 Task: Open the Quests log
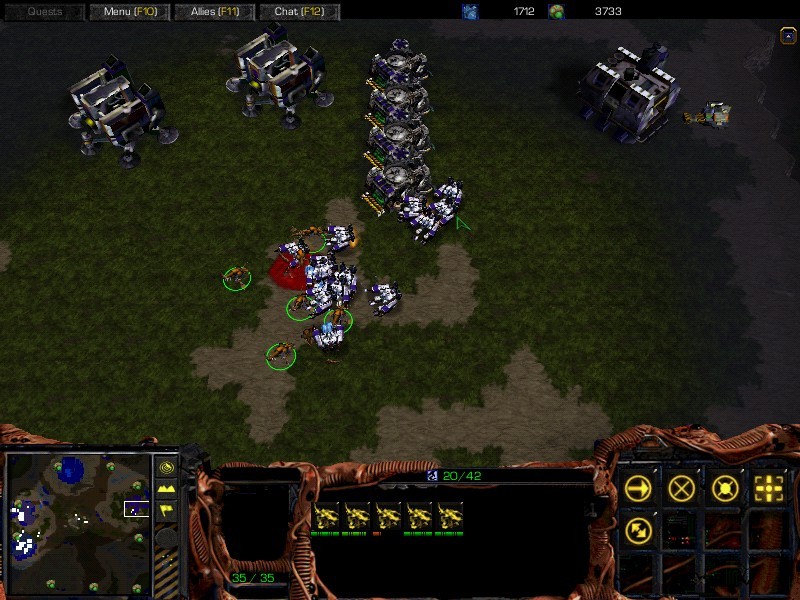coord(44,12)
